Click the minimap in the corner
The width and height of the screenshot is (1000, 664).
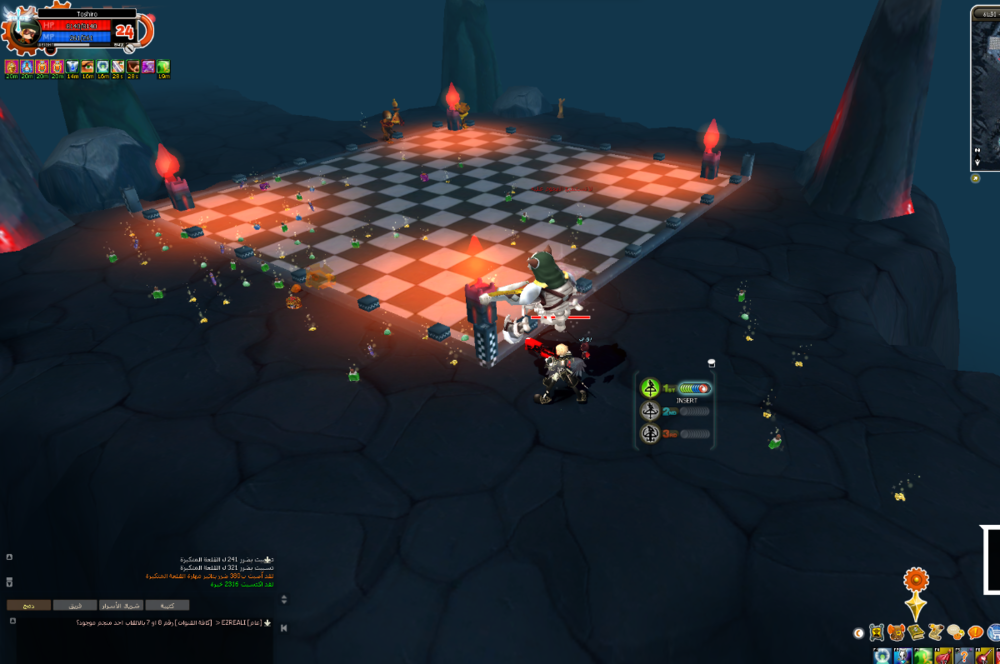pos(986,90)
